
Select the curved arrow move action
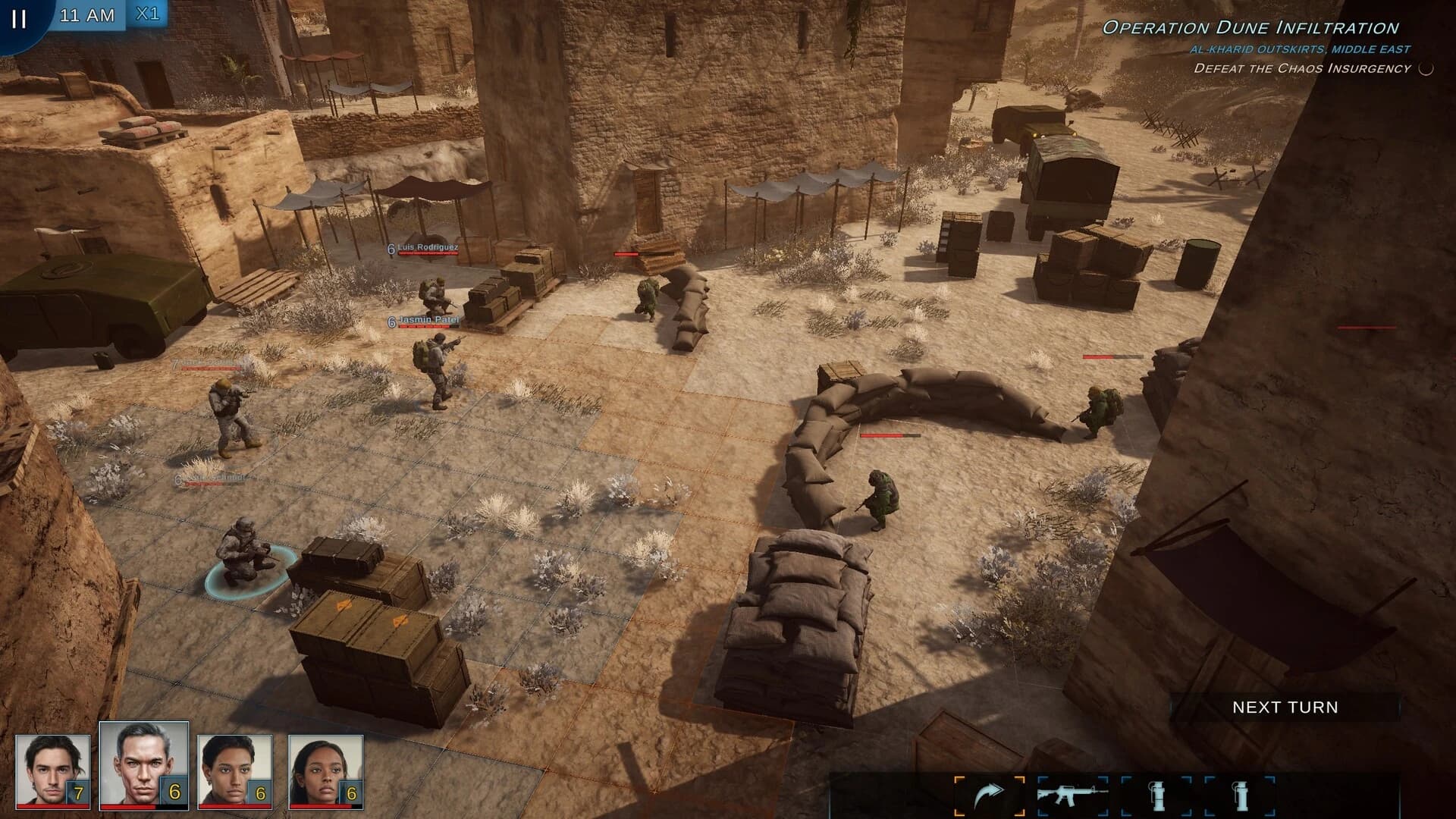989,795
